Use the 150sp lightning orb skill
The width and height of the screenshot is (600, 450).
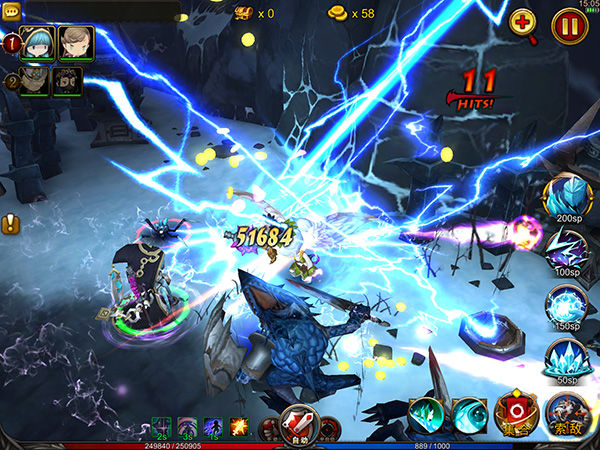[x=567, y=304]
